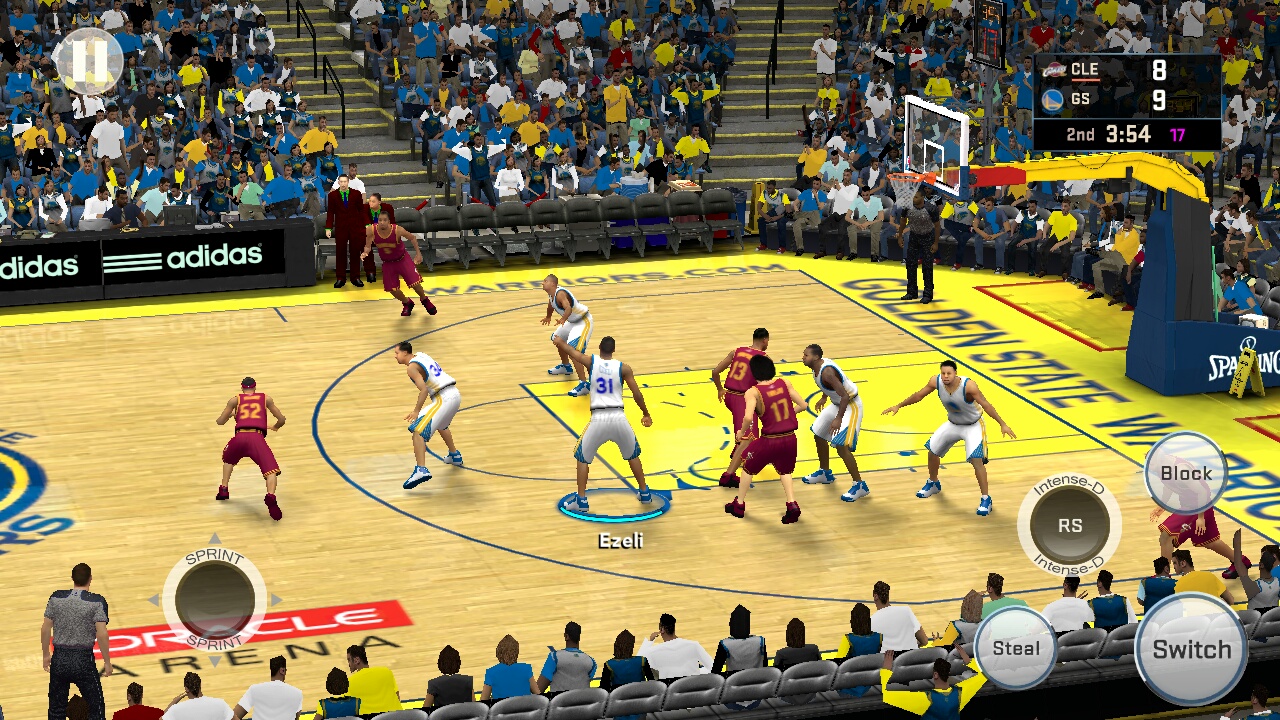1280x720 pixels.
Task: Tap the Switch player button
Action: (x=1191, y=649)
